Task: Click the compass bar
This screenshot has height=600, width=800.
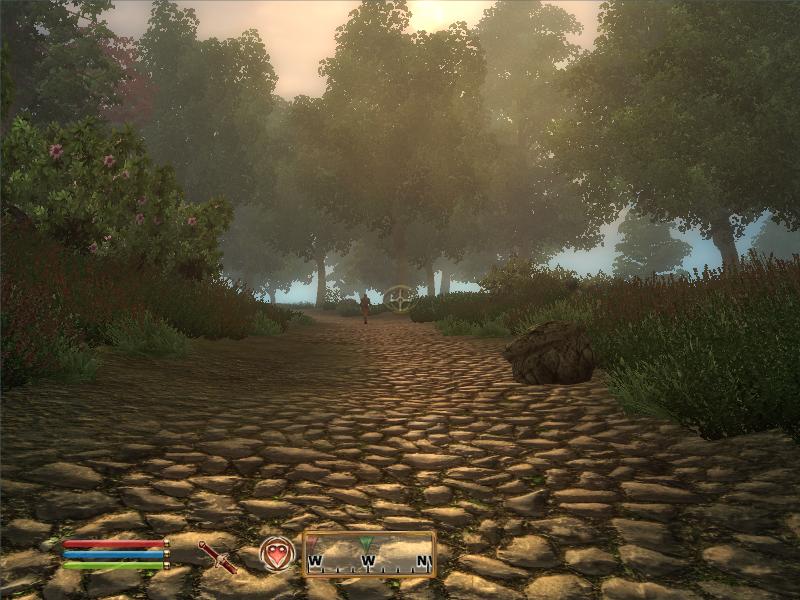Action: pyautogui.click(x=369, y=554)
